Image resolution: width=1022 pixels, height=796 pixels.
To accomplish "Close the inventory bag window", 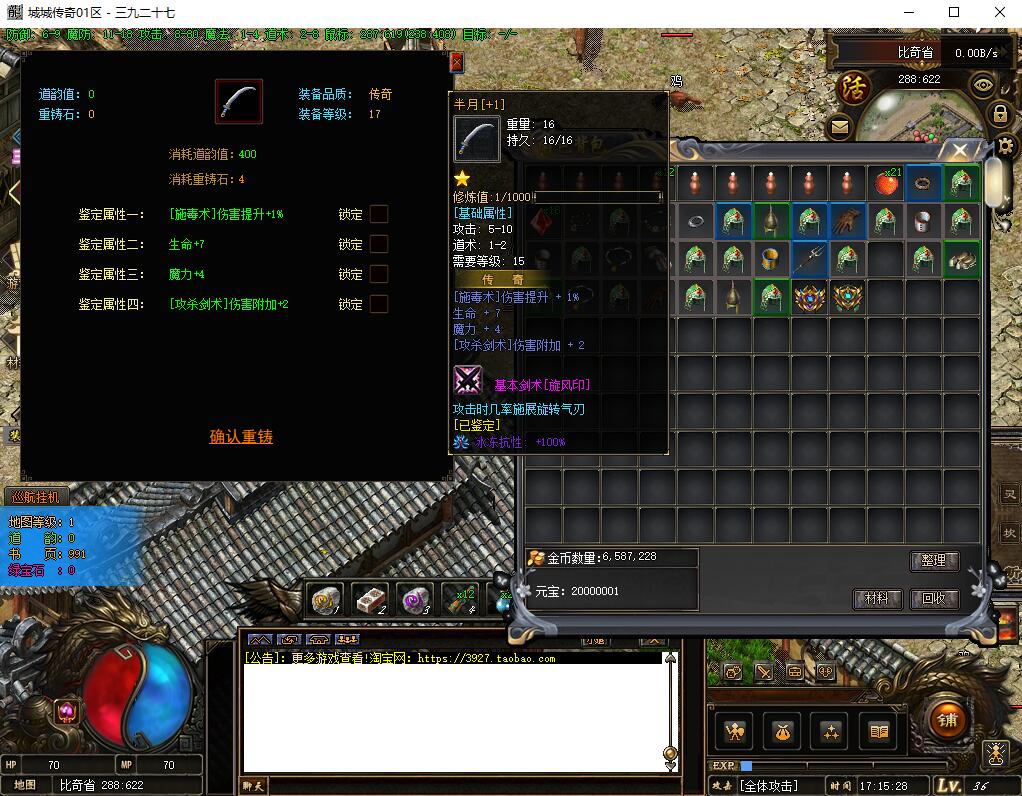I will pos(959,151).
